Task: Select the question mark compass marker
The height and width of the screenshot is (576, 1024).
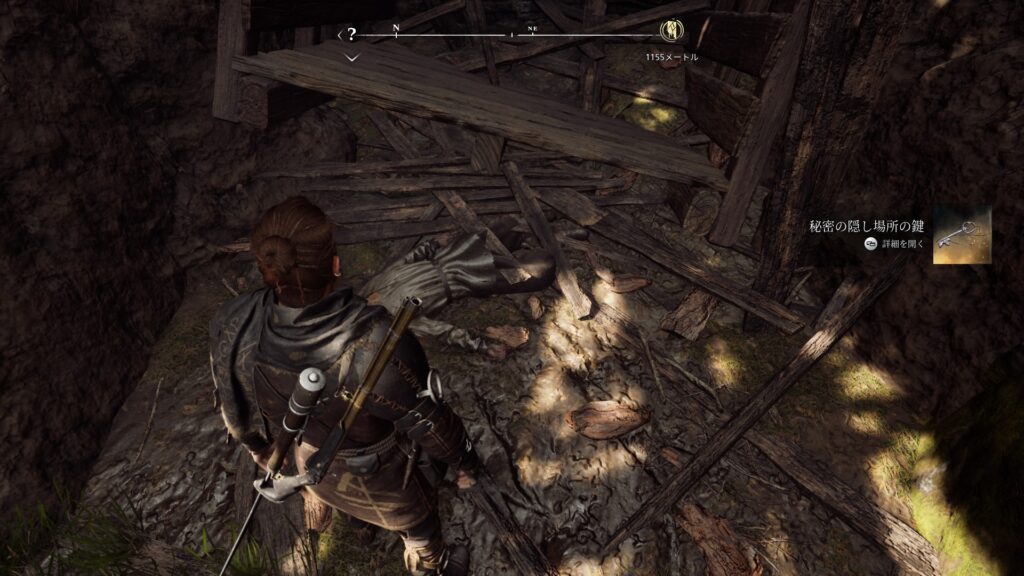Action: 351,33
